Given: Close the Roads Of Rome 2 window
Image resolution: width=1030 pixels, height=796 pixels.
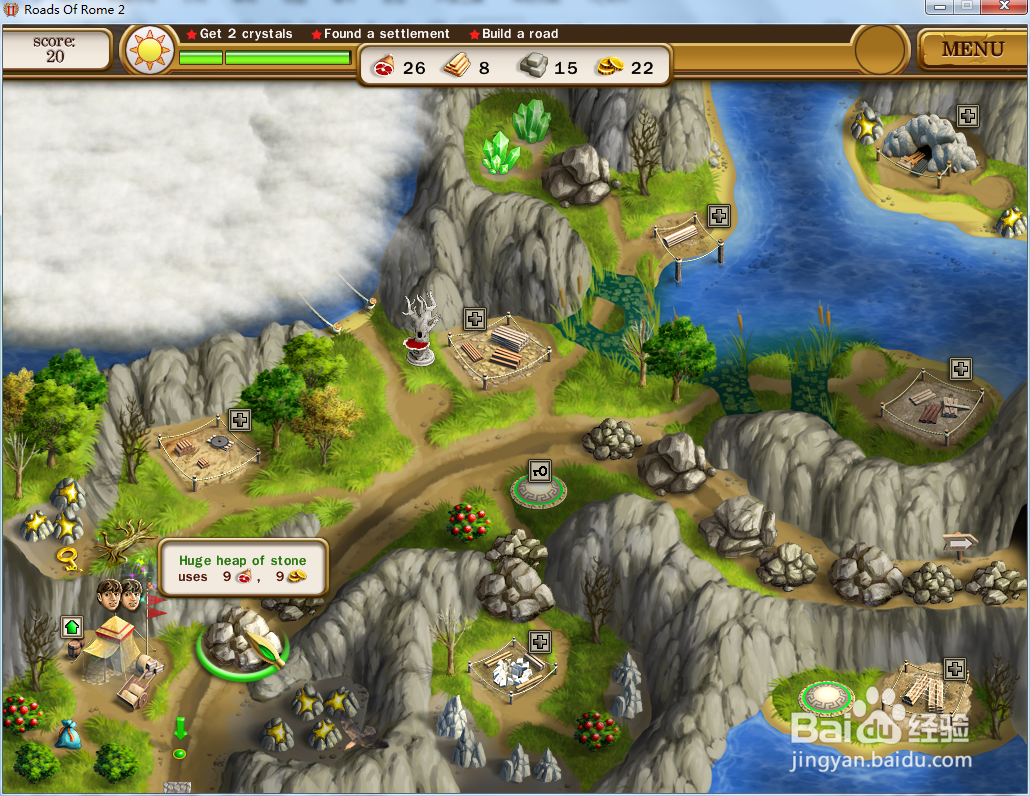Looking at the screenshot, I should 1003,7.
